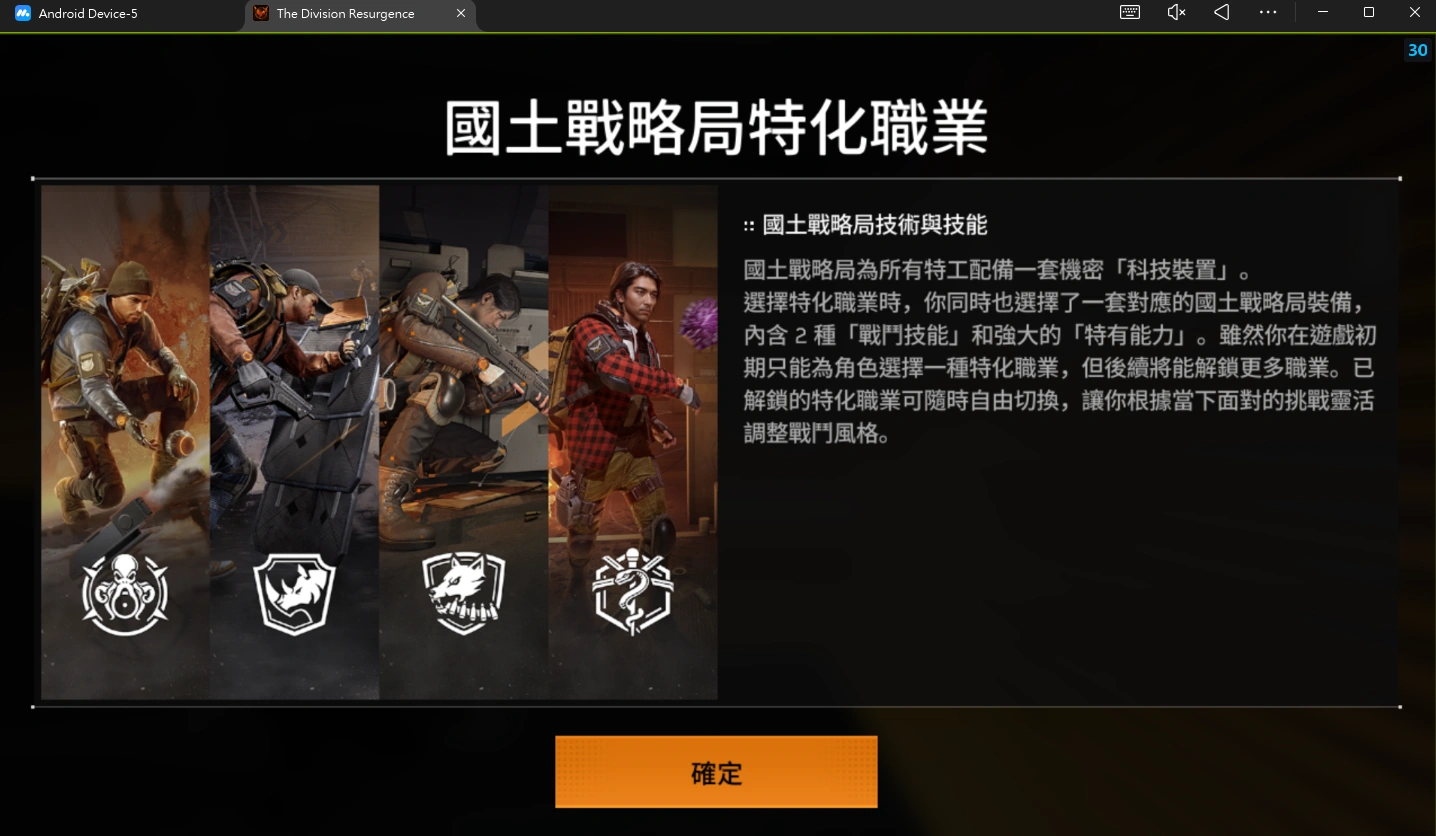Image resolution: width=1436 pixels, height=836 pixels.
Task: Click the red plaid jacket agent portrait
Action: coord(620,380)
